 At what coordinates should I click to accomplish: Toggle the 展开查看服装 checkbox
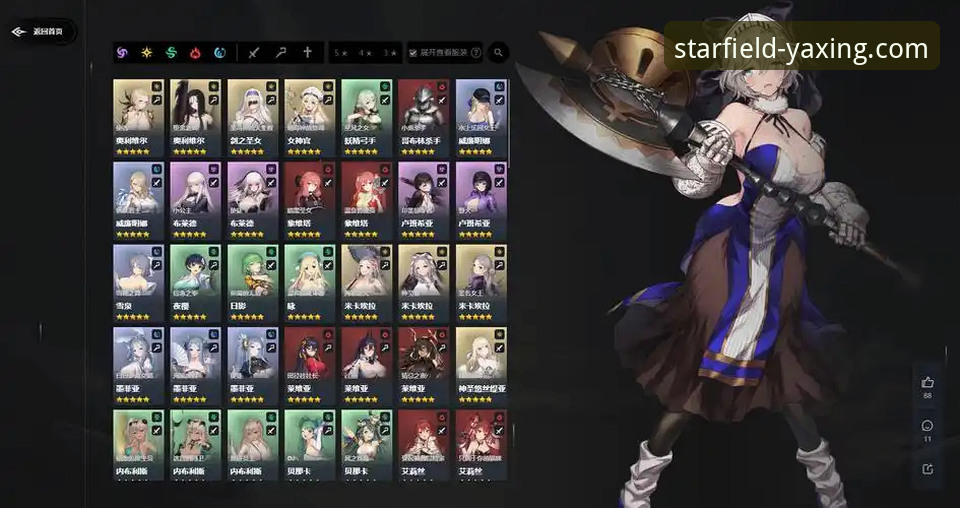point(413,52)
